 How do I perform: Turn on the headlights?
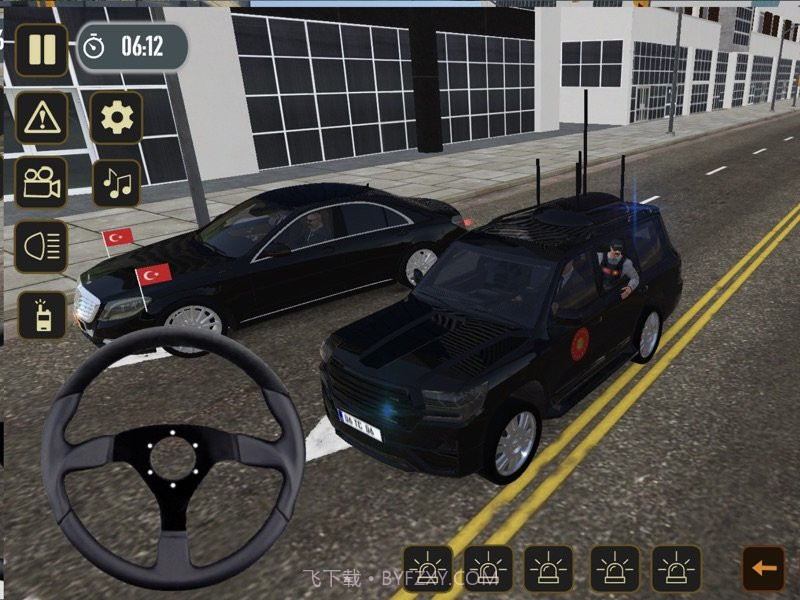(x=41, y=247)
